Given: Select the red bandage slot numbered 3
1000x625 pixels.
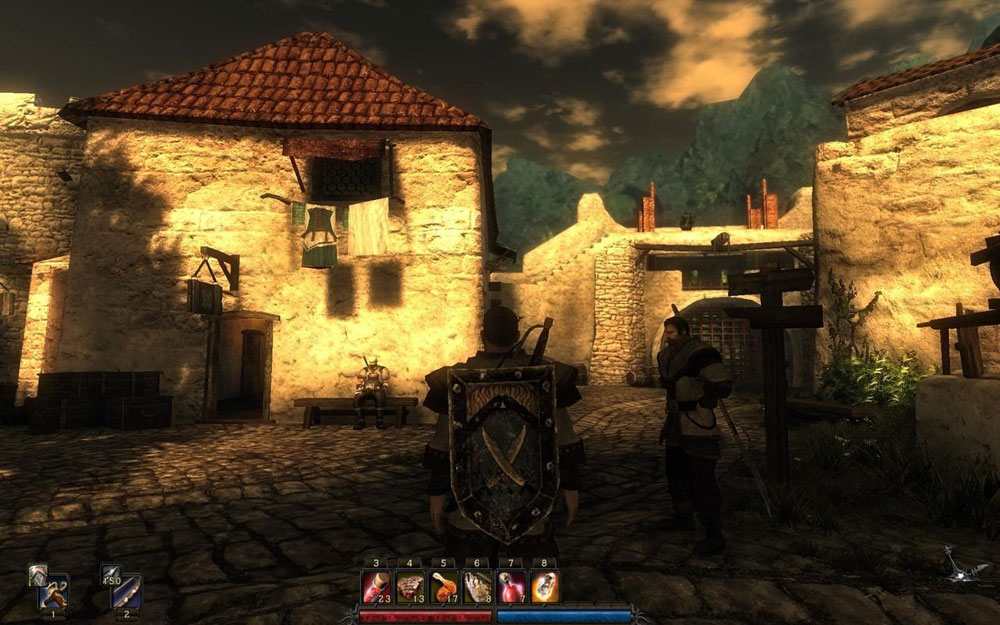Looking at the screenshot, I should pyautogui.click(x=376, y=587).
